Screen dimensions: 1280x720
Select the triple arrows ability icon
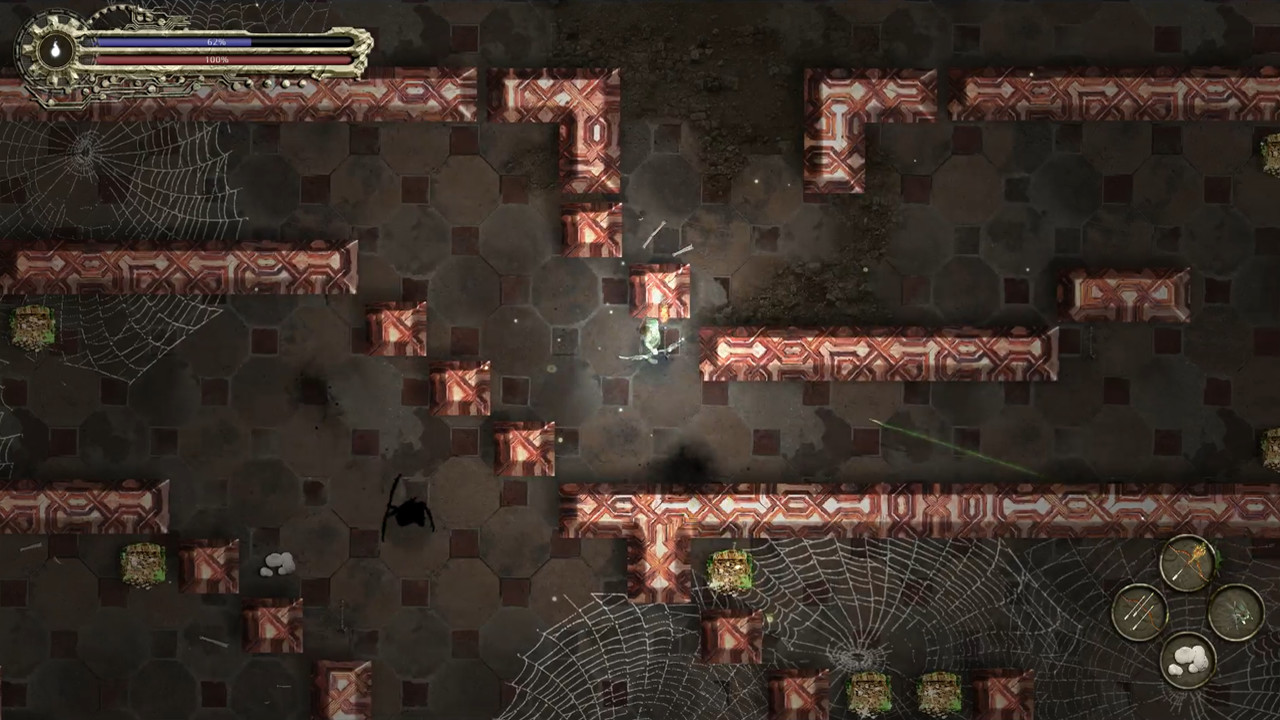1138,612
